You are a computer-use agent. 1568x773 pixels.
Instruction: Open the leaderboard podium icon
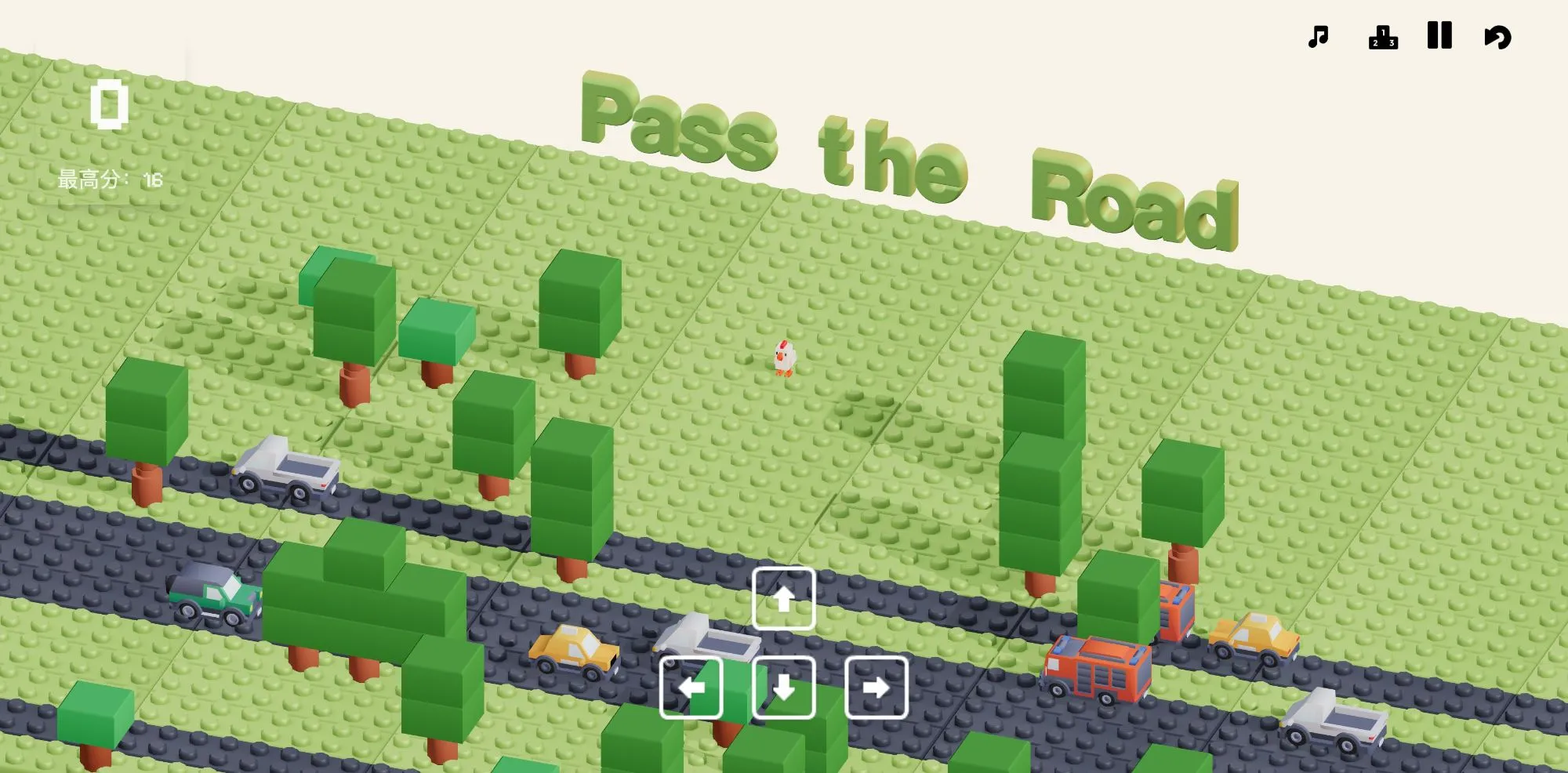tap(1381, 37)
